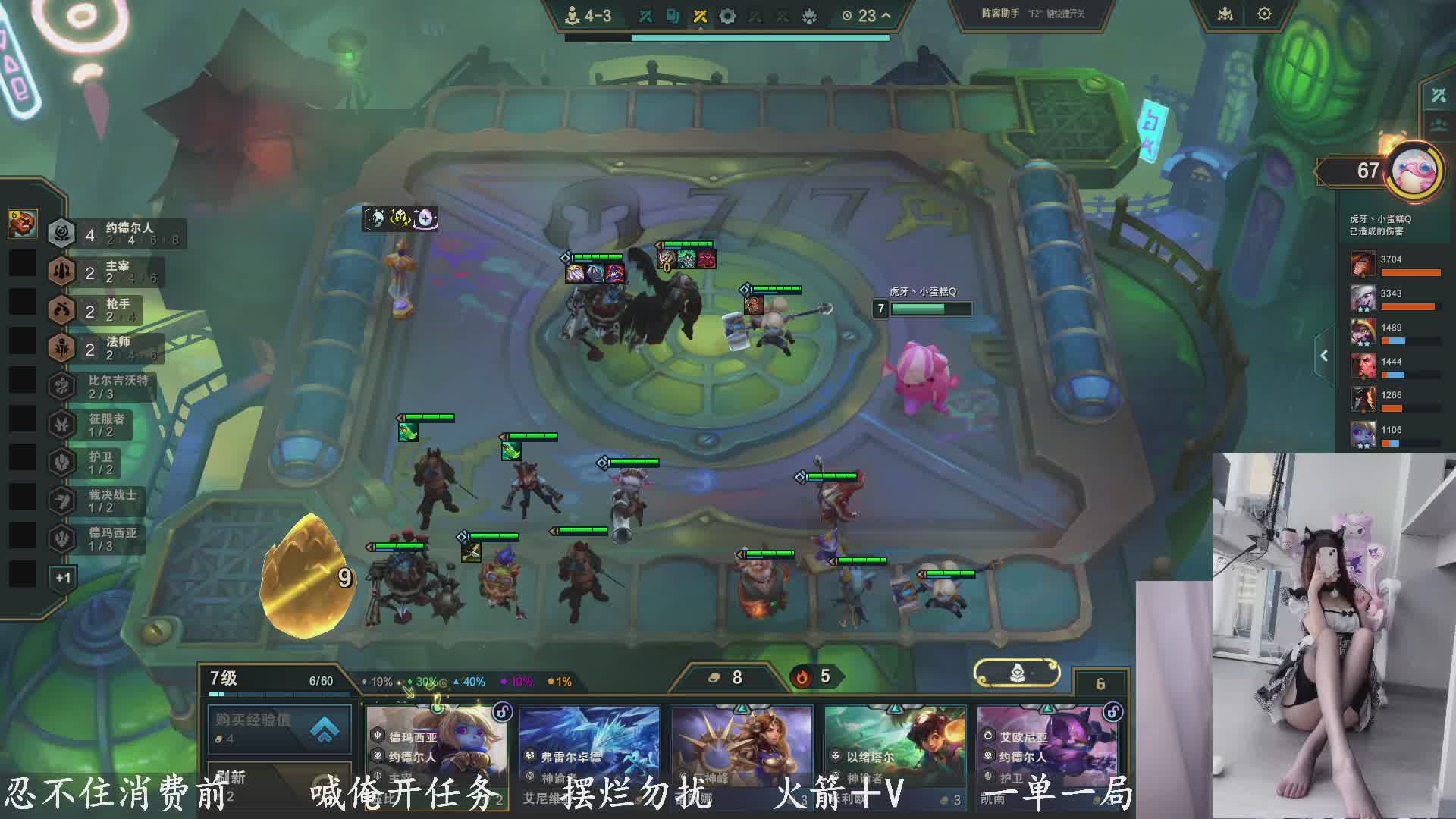Purchase the Kennen shop card

1047,755
